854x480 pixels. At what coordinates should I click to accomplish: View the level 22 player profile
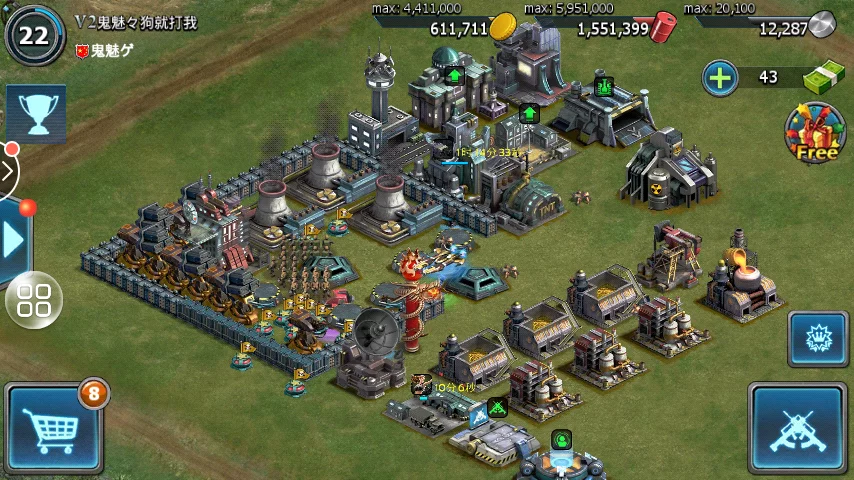tap(34, 34)
